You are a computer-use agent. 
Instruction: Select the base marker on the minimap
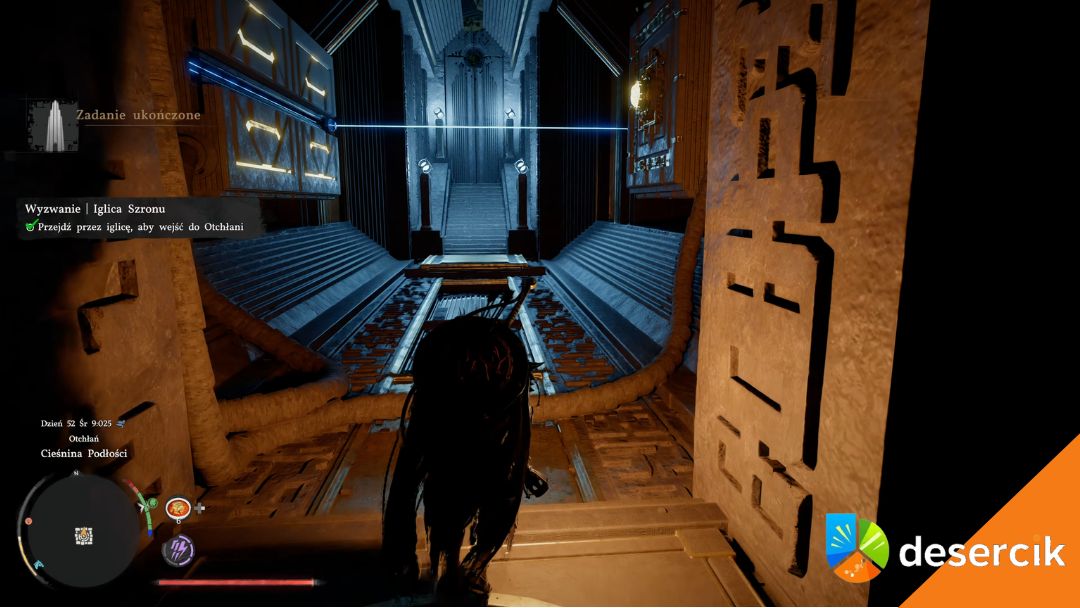coord(84,536)
